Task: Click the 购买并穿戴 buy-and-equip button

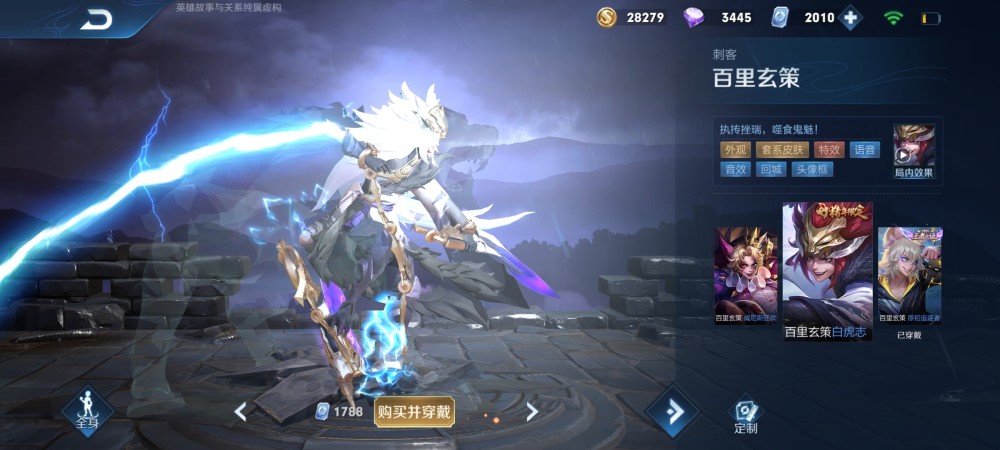Action: [x=414, y=411]
